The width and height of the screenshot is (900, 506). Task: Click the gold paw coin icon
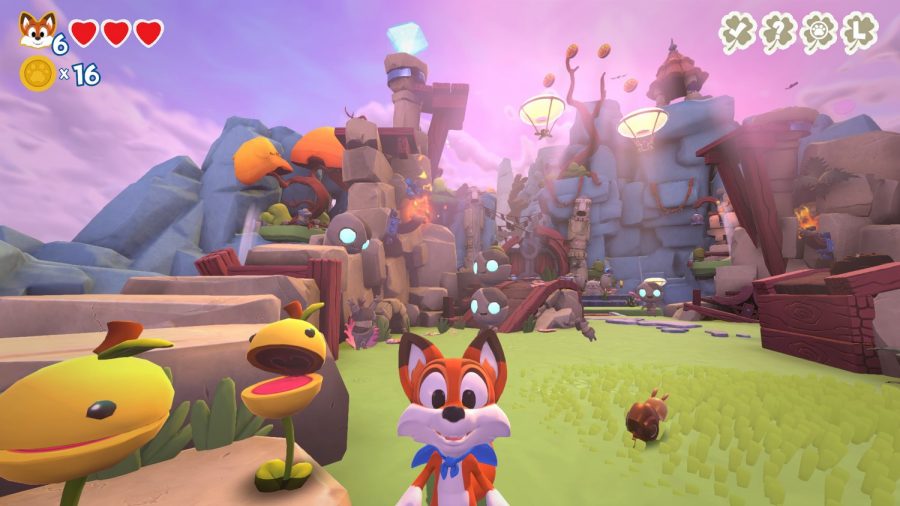37,73
